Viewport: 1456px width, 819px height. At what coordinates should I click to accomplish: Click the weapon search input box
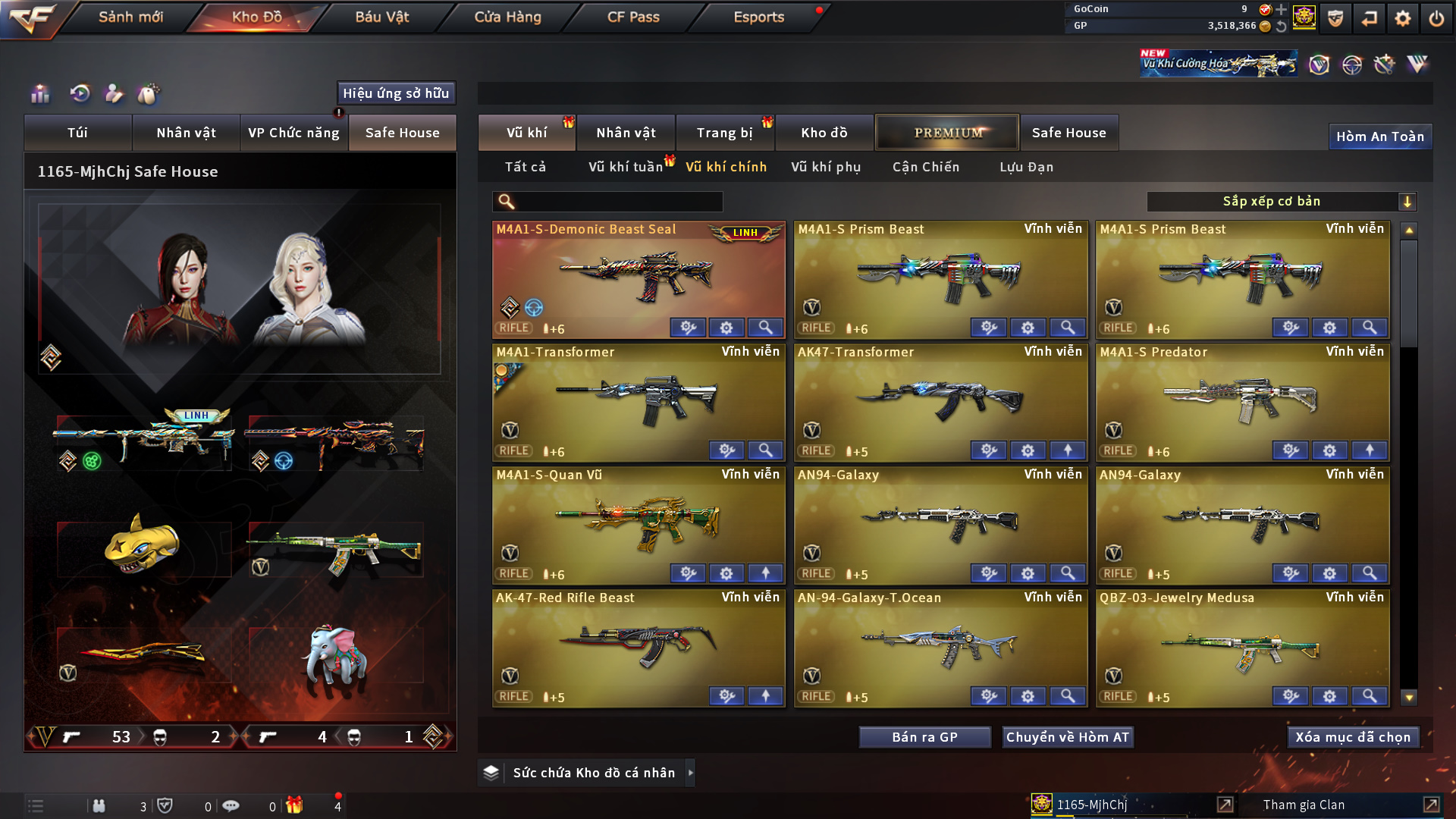coord(618,202)
